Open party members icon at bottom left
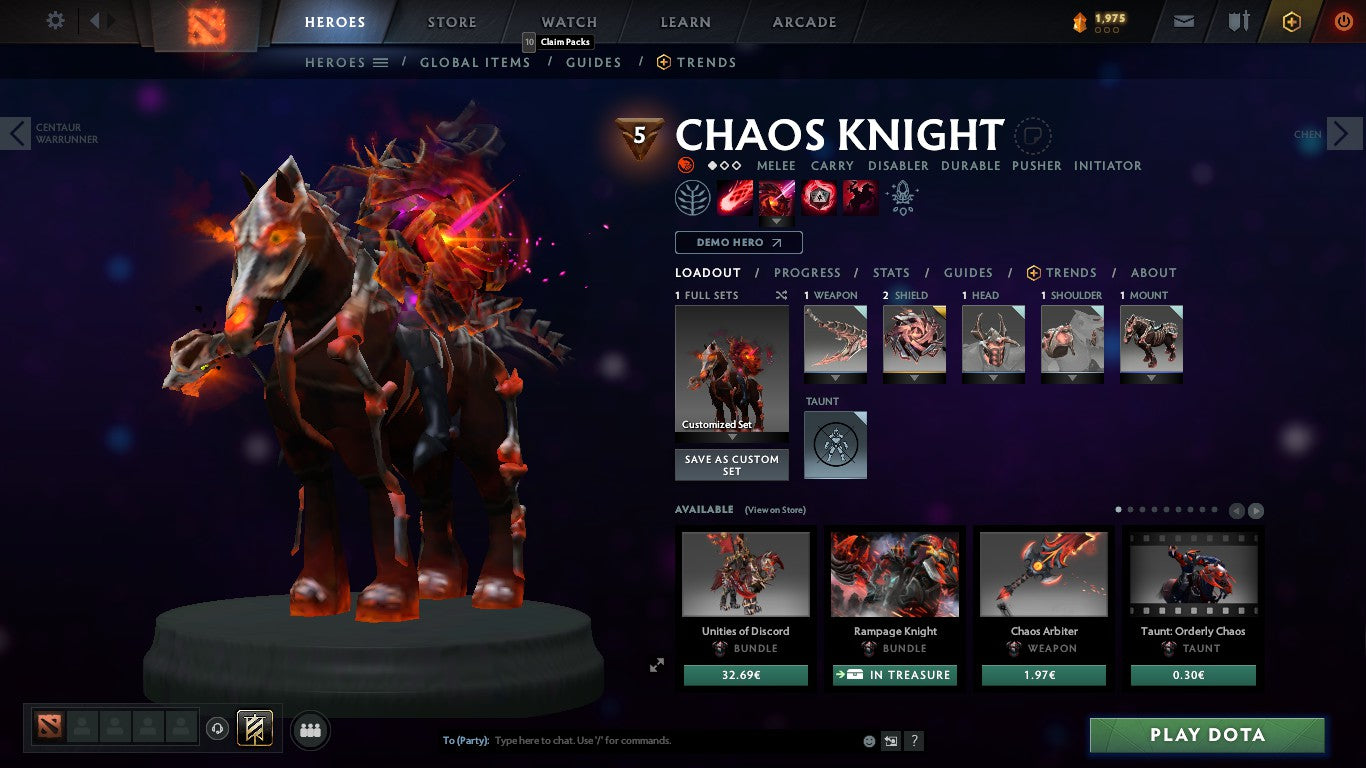 click(310, 730)
